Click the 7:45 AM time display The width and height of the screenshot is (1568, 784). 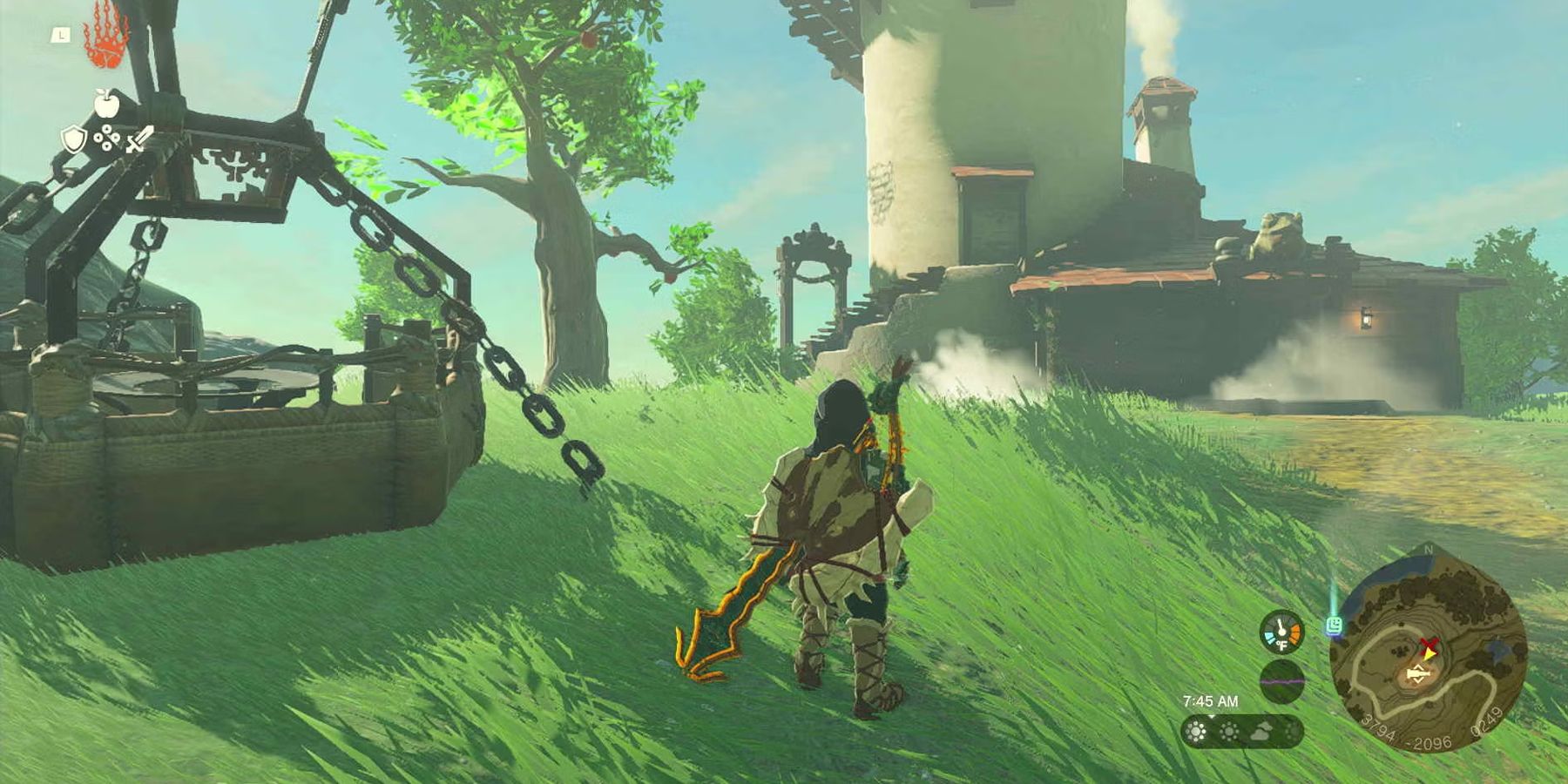click(x=1212, y=700)
